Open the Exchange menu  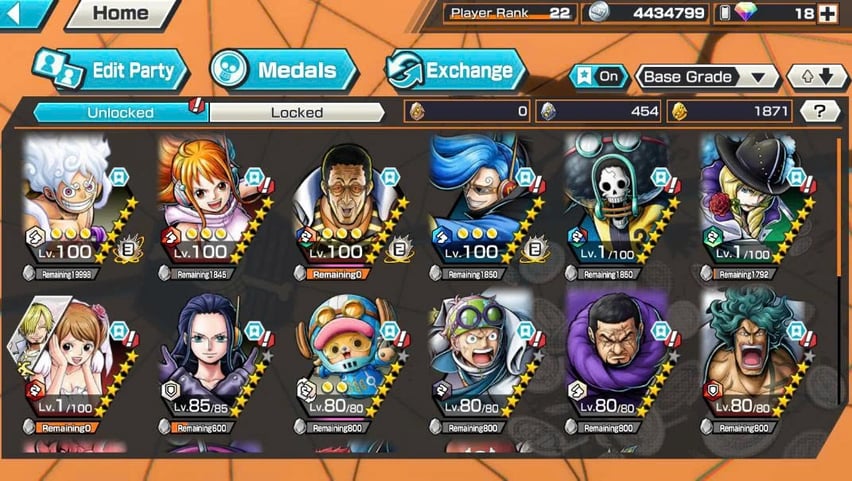[x=455, y=71]
